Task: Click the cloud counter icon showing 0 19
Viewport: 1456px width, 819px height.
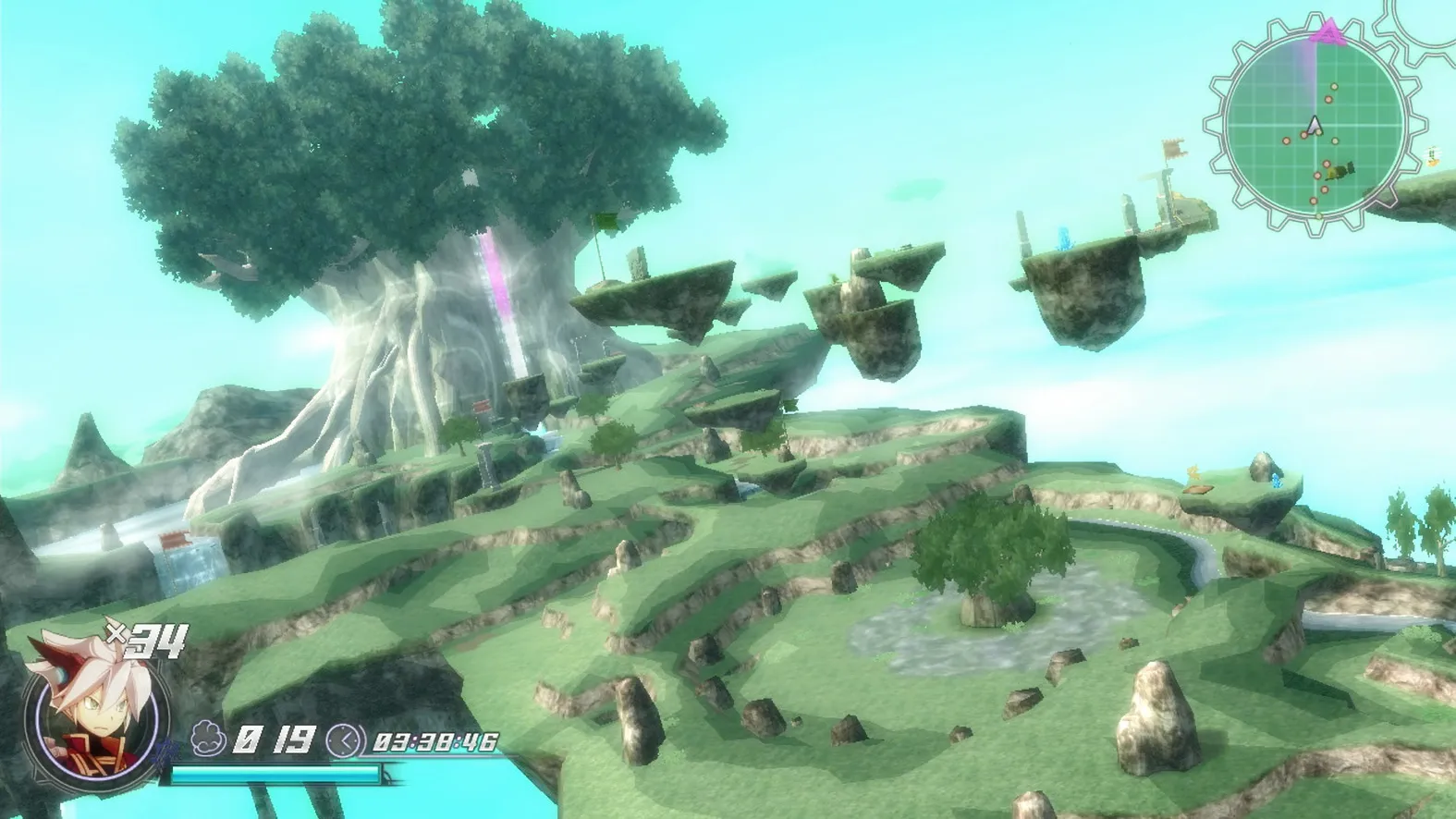Action: pos(206,739)
